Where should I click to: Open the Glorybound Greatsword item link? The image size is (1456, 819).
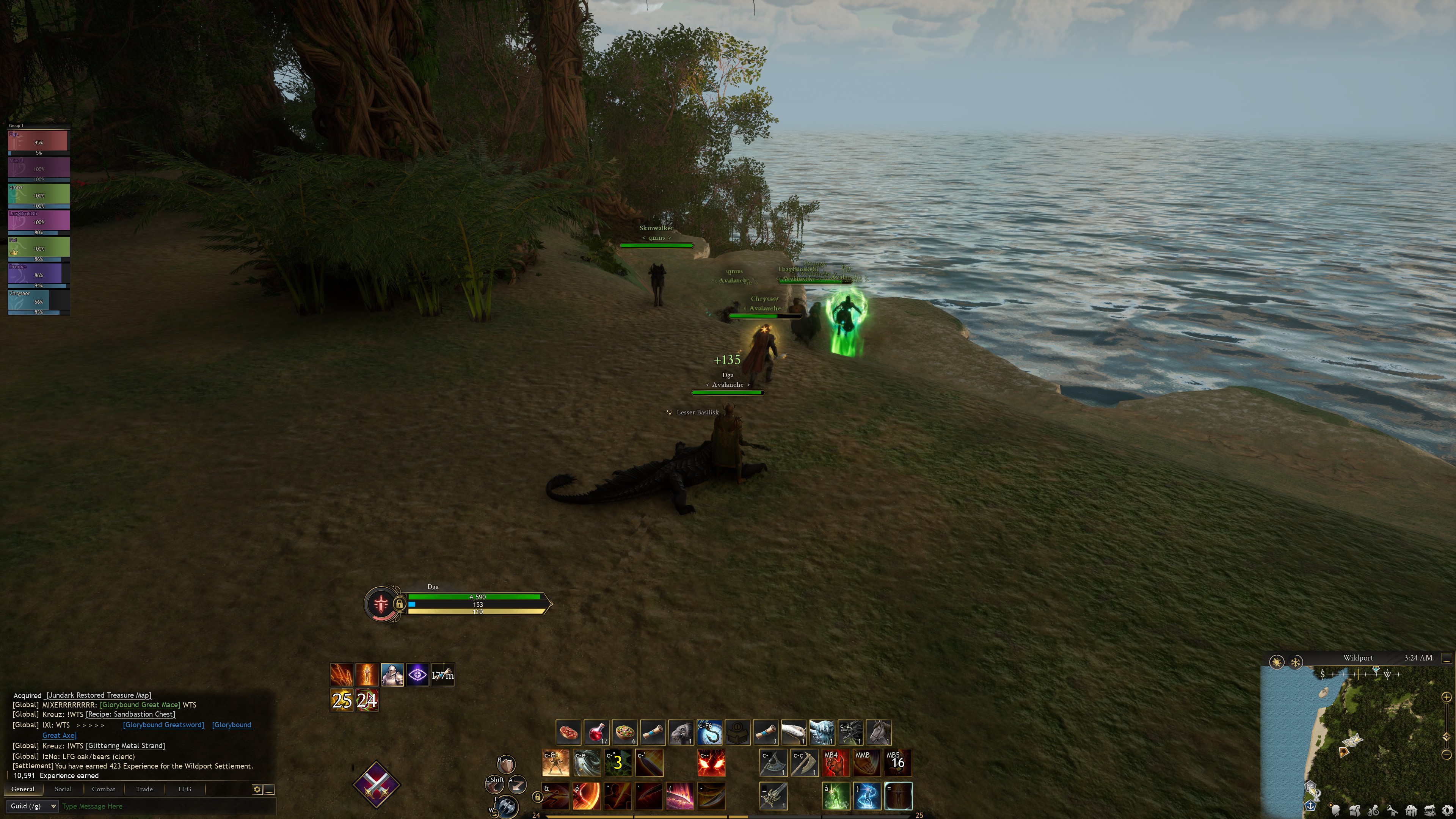point(163,725)
